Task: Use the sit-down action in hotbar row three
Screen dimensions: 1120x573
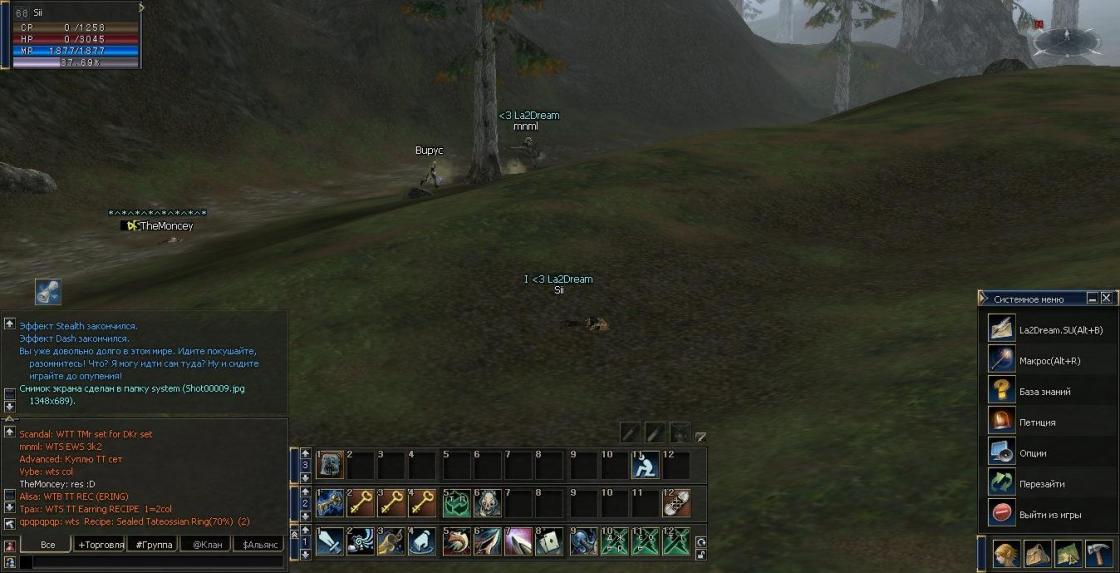Action: click(645, 464)
